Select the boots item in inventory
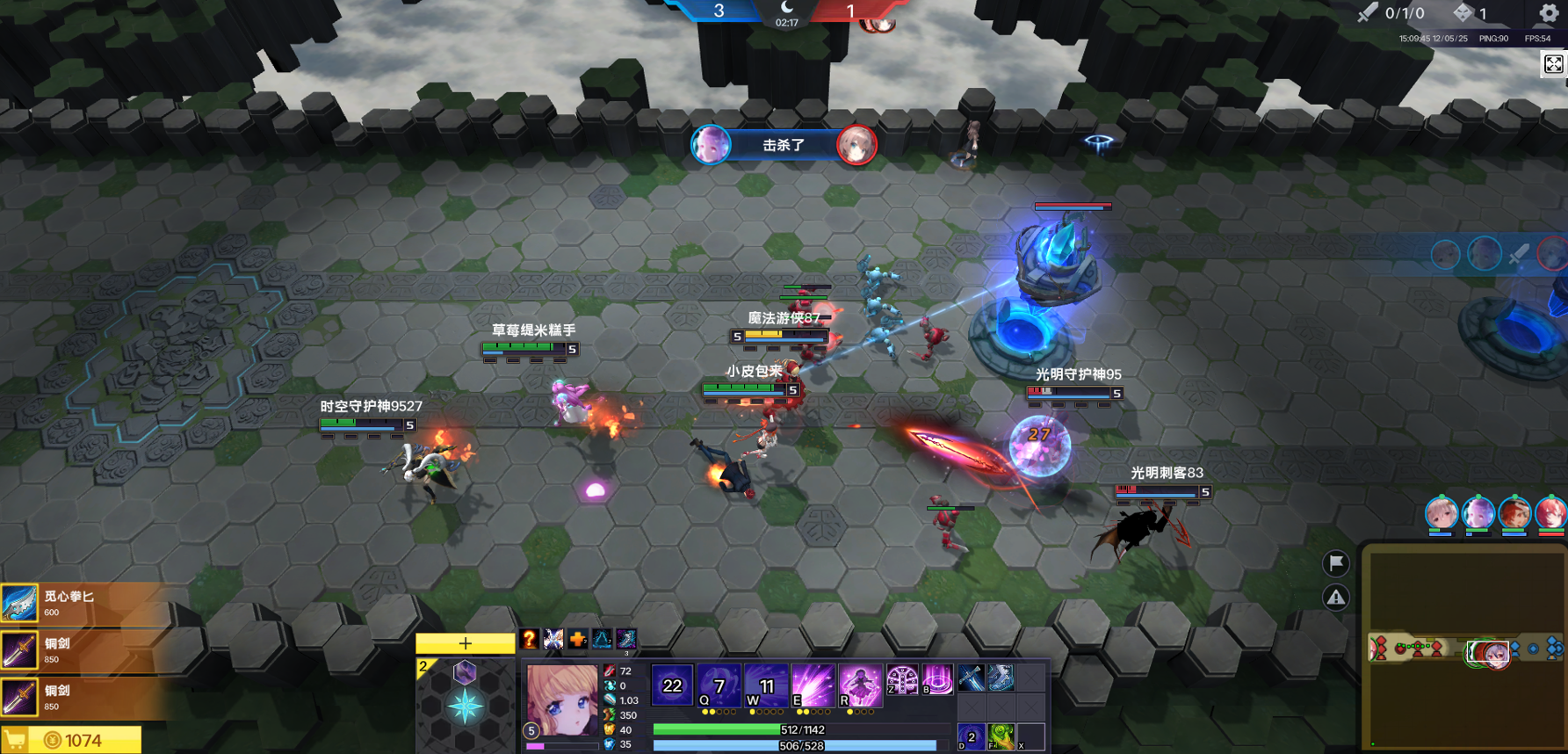 coord(1001,678)
